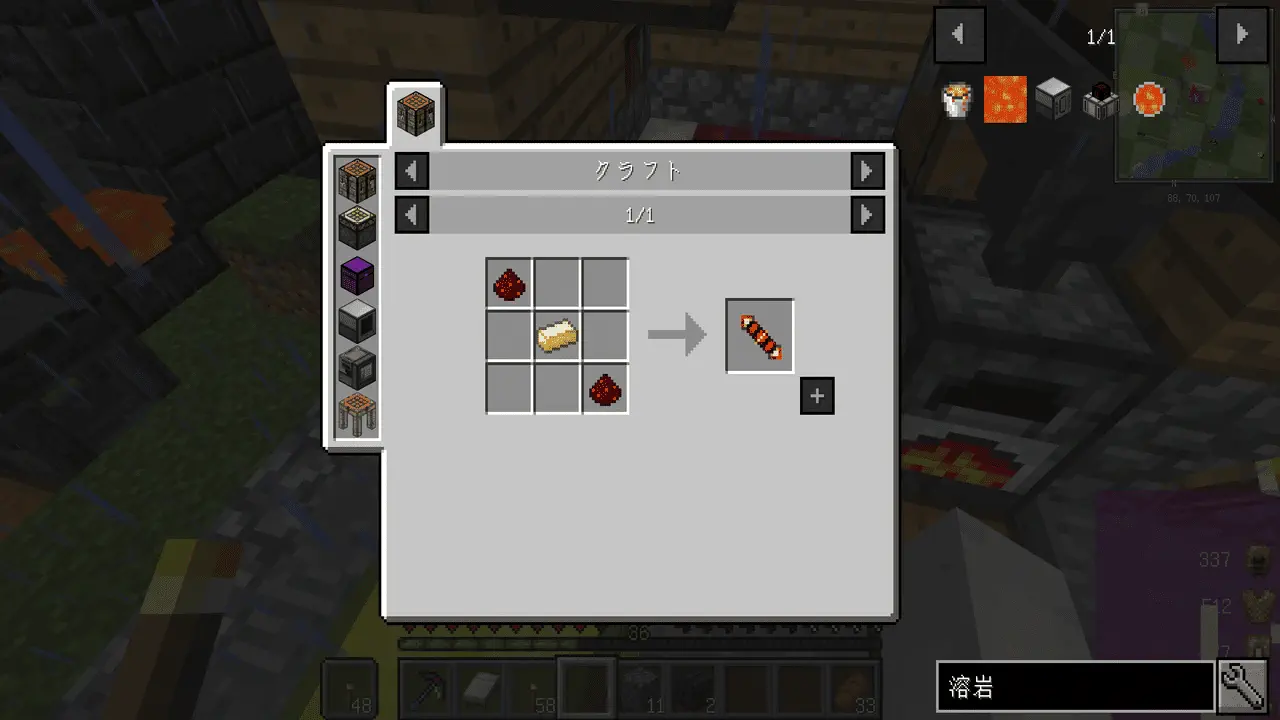Show the next recipe page
The image size is (1280, 720).
[x=867, y=215]
